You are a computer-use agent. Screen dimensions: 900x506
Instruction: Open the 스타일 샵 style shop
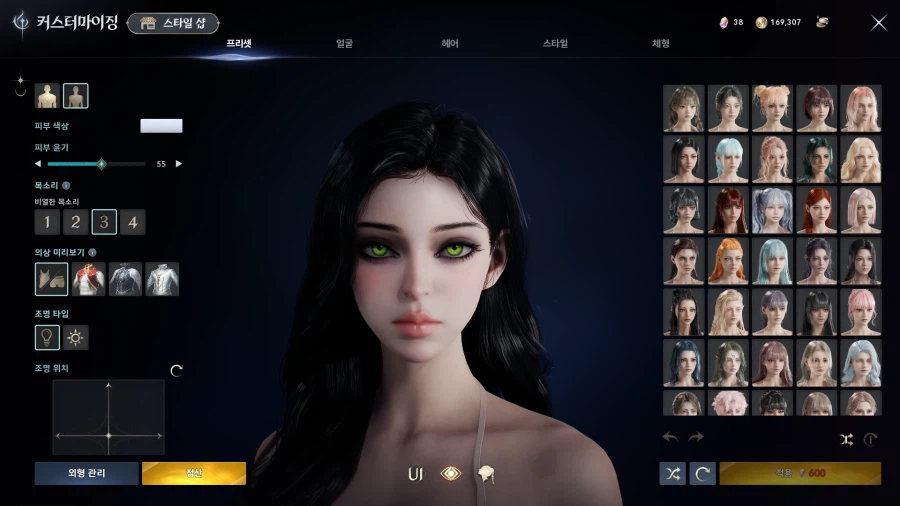pyautogui.click(x=173, y=22)
